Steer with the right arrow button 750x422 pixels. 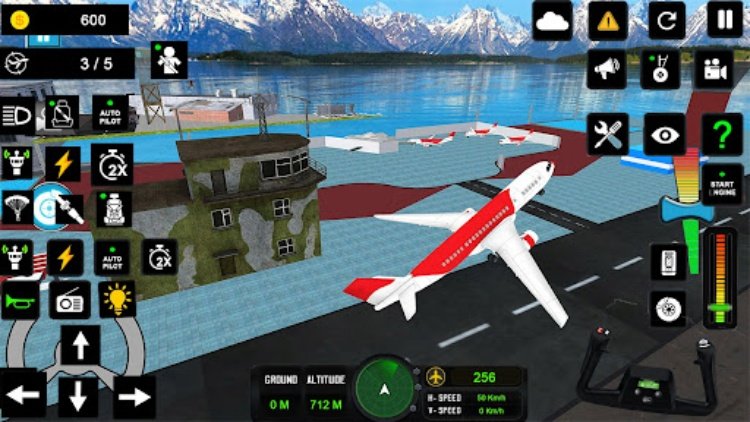tap(133, 397)
